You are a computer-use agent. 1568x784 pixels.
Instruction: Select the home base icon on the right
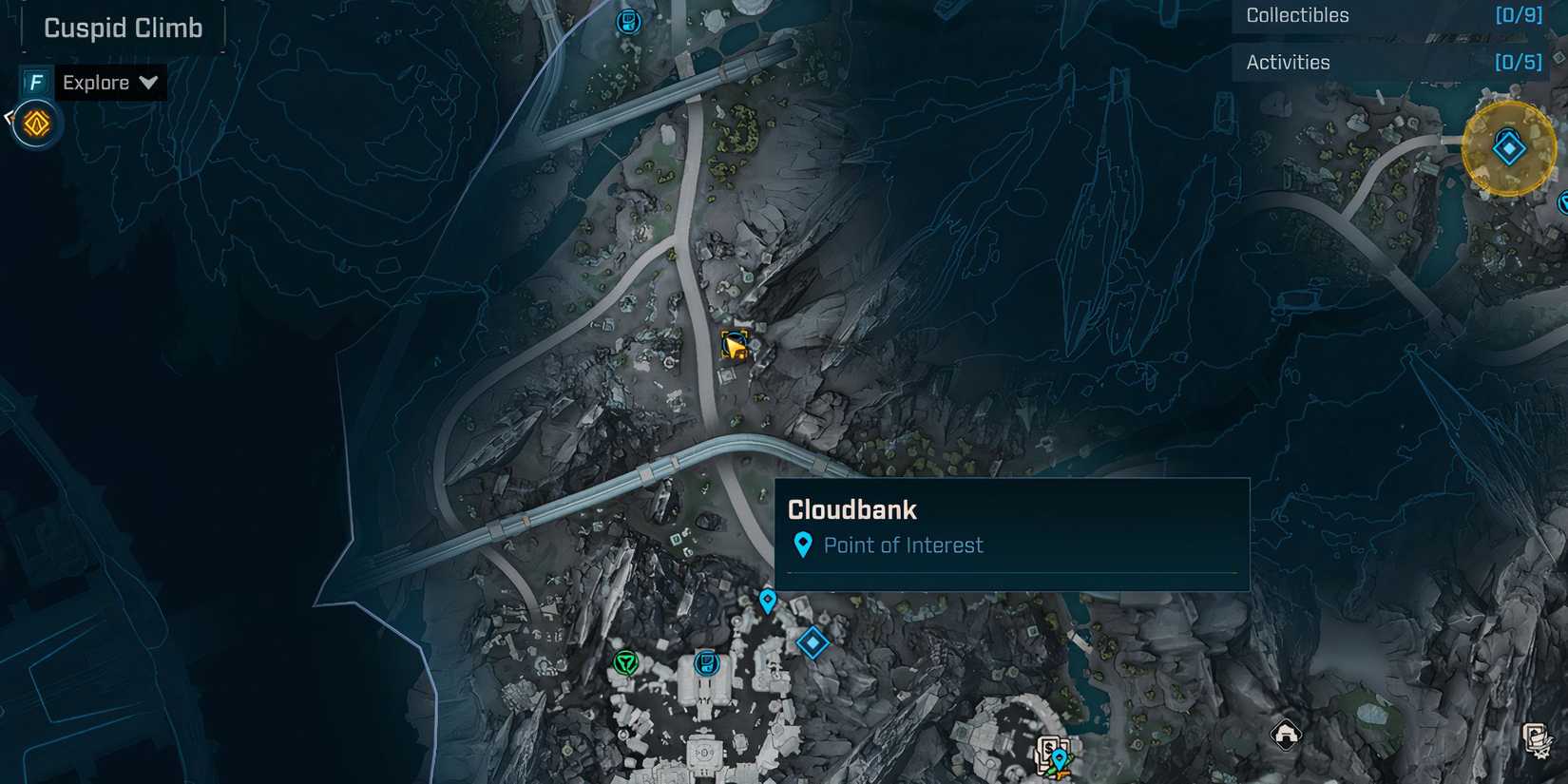(x=1287, y=733)
